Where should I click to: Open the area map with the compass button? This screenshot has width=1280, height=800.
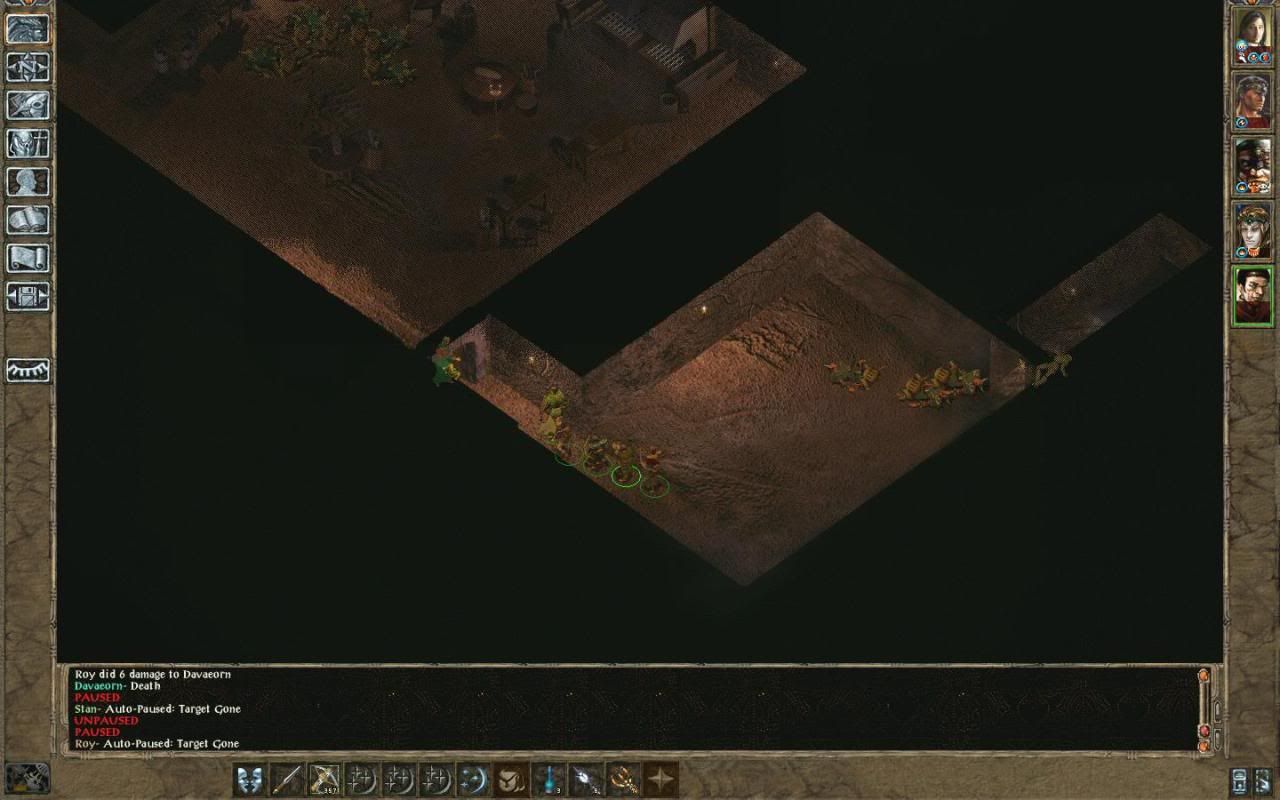coord(27,66)
